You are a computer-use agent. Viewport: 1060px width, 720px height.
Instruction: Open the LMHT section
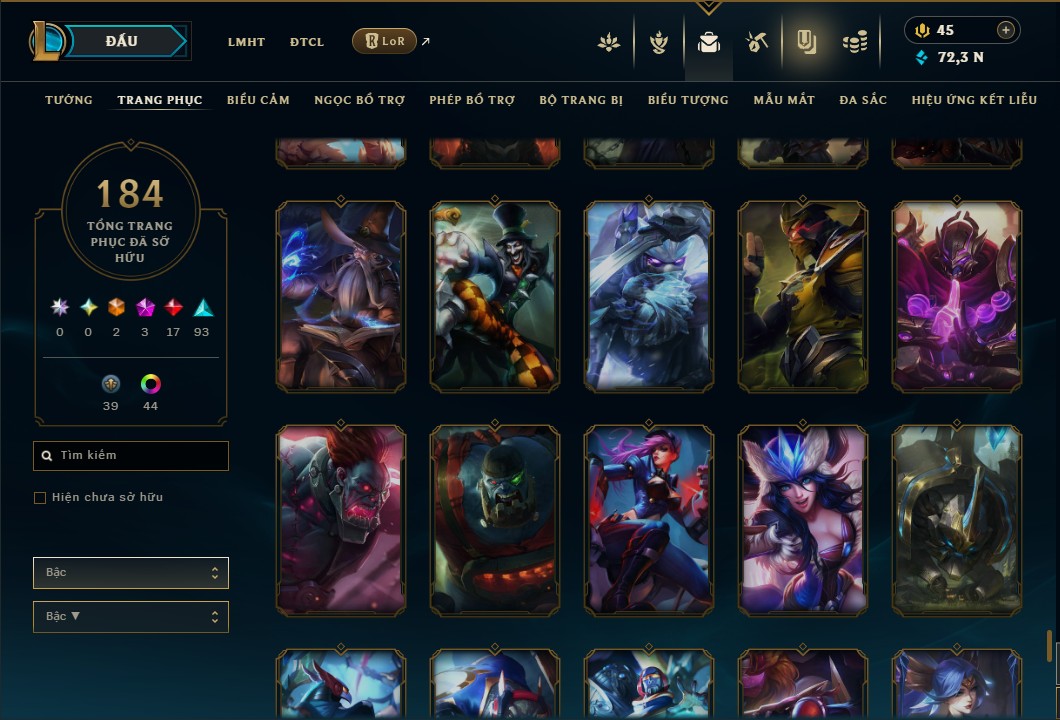(x=246, y=42)
